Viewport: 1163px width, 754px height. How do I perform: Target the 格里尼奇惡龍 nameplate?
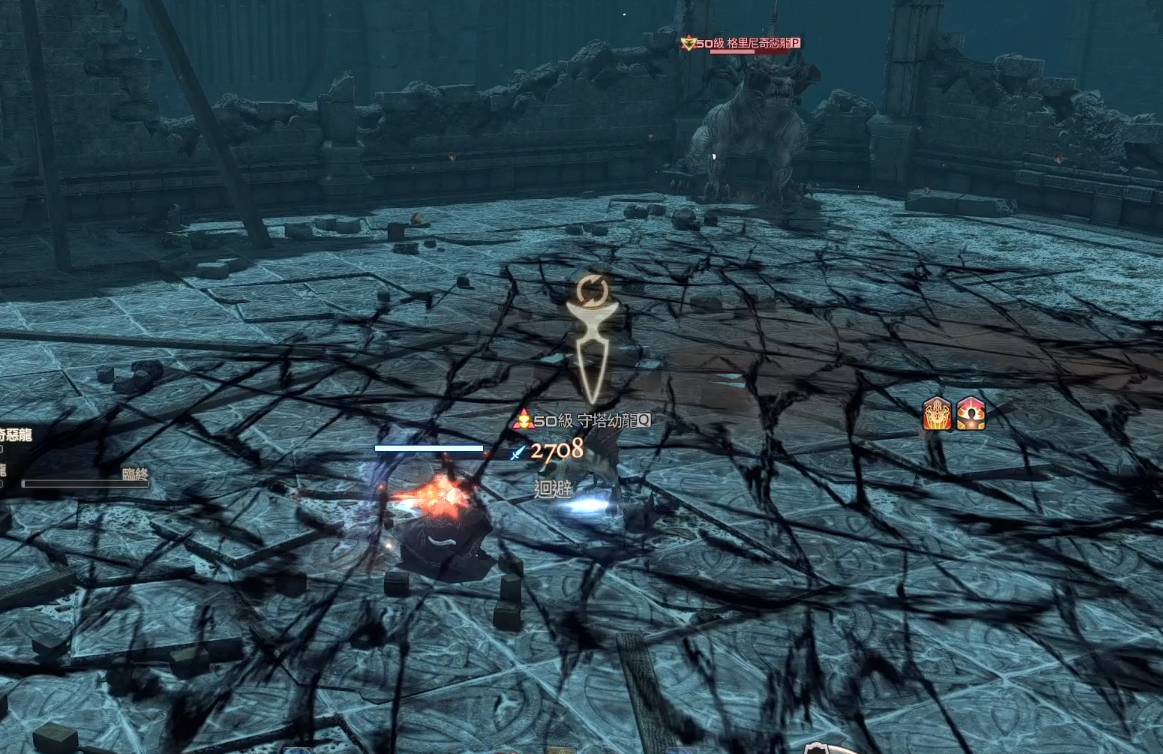point(742,43)
